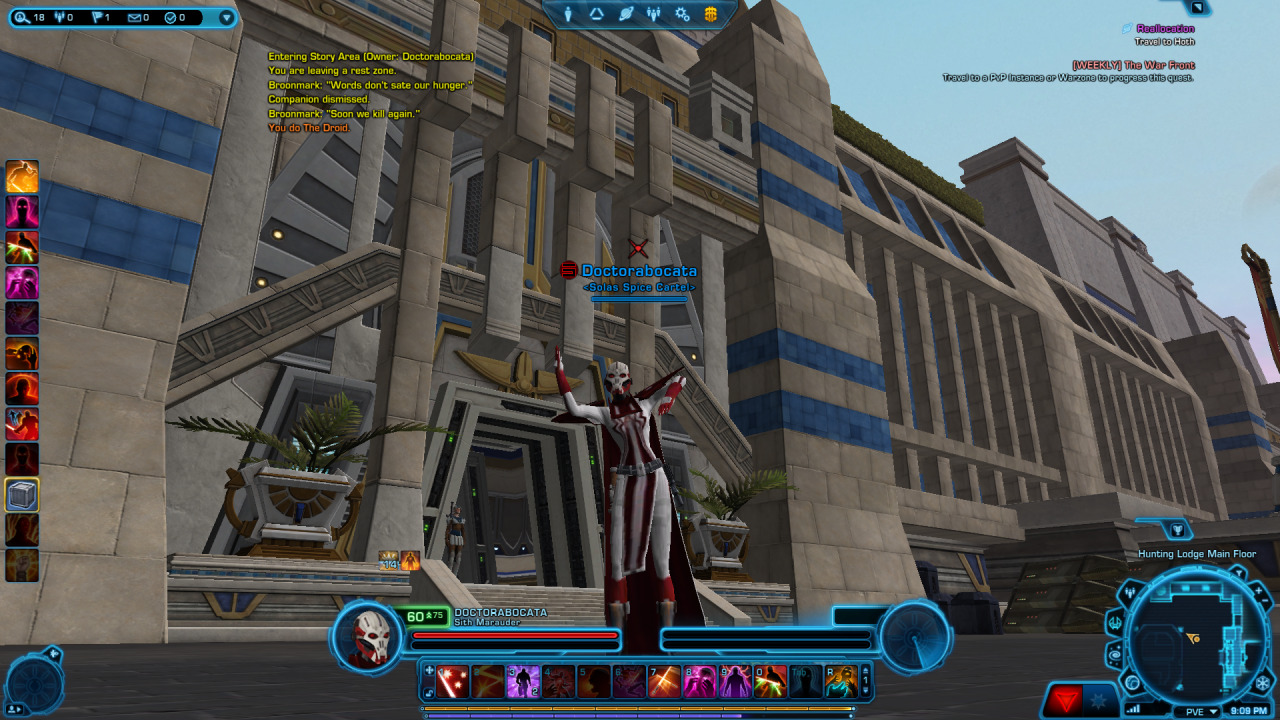Toggle the red triangle Sith faction button
This screenshot has width=1280, height=720.
(x=1064, y=700)
